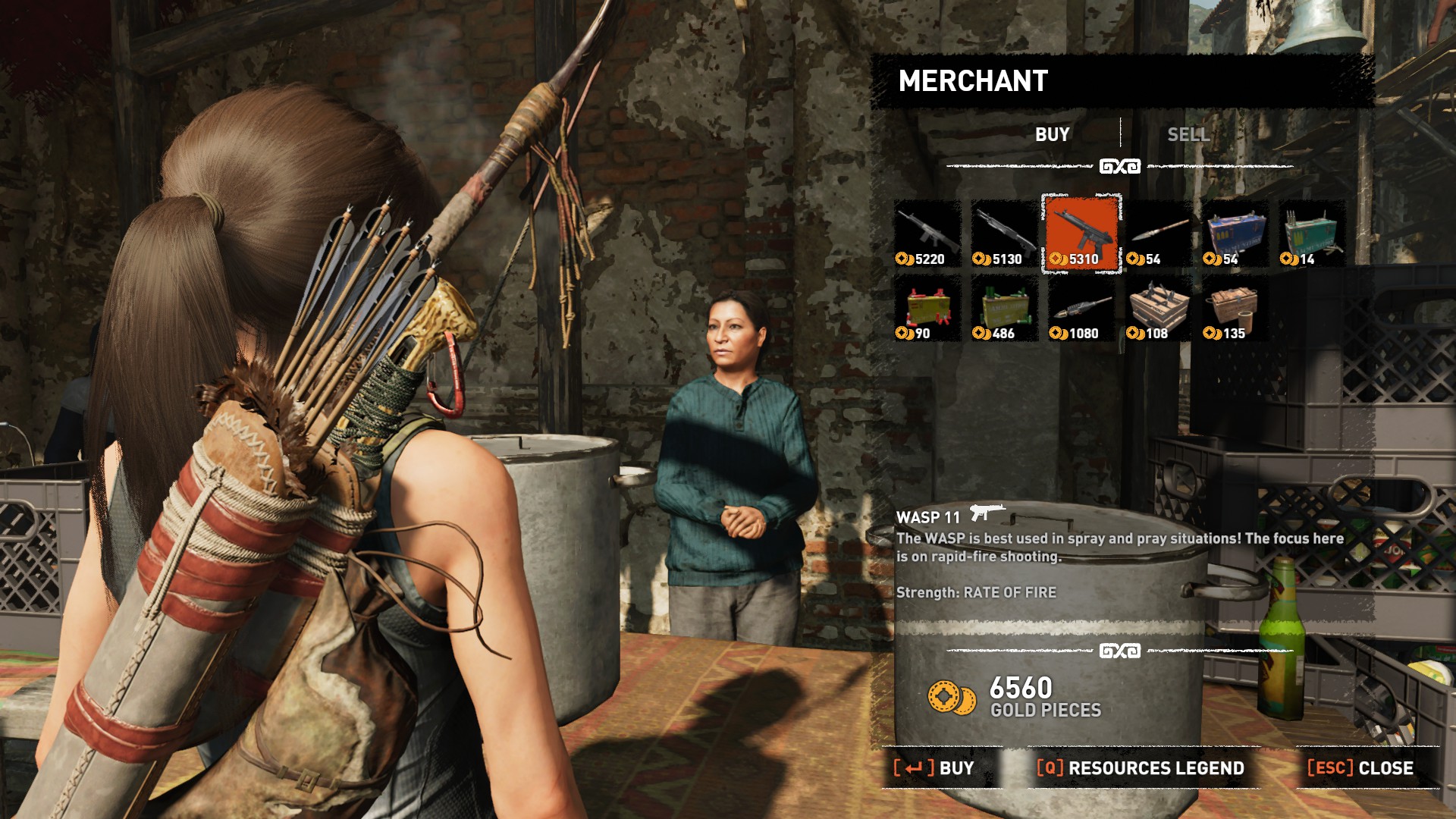Choose the shotgun costing 5130 gold

pyautogui.click(x=1004, y=234)
